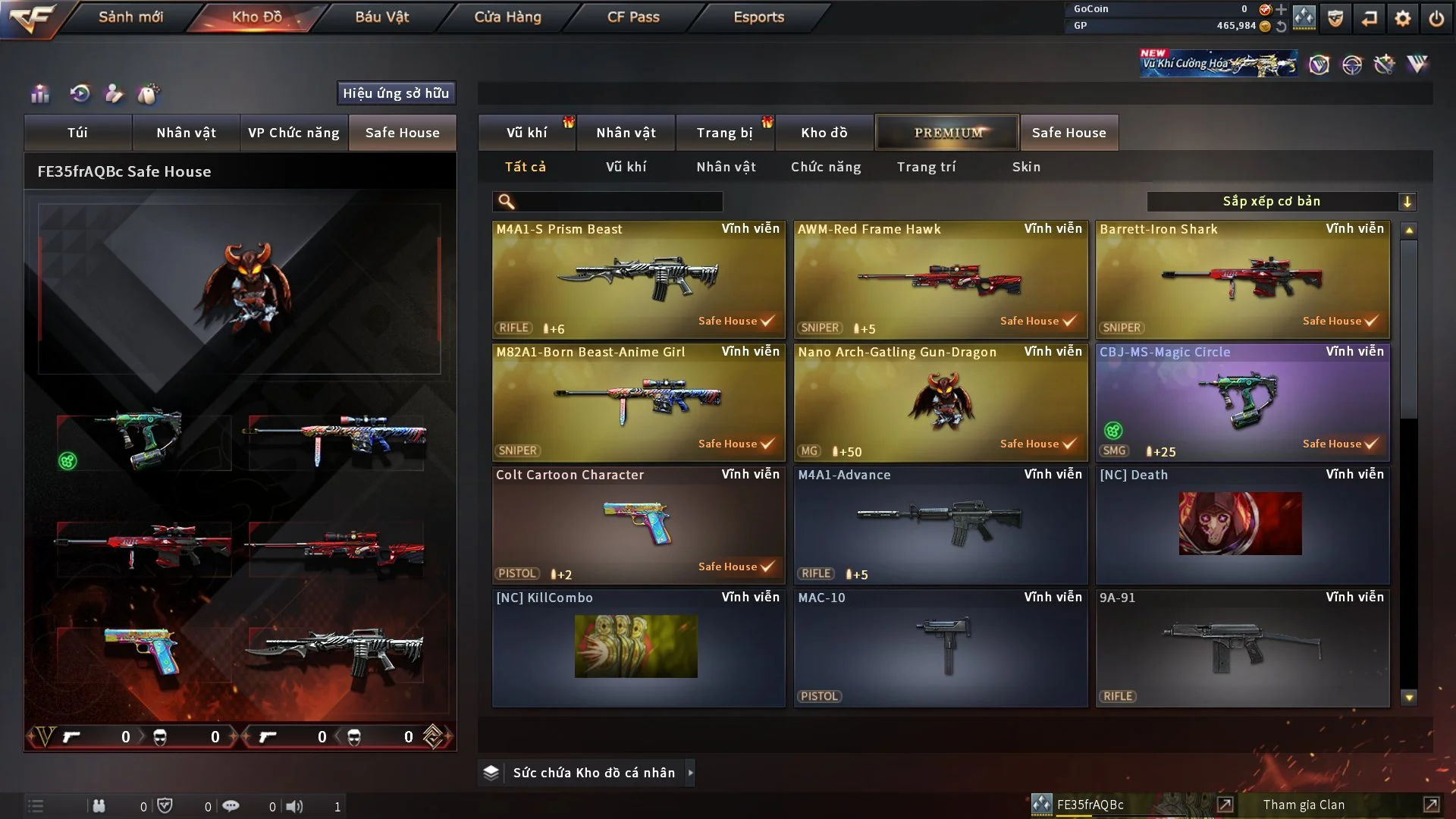The height and width of the screenshot is (819, 1456).
Task: Select the M4A1-S Prism Beast card
Action: coord(638,279)
